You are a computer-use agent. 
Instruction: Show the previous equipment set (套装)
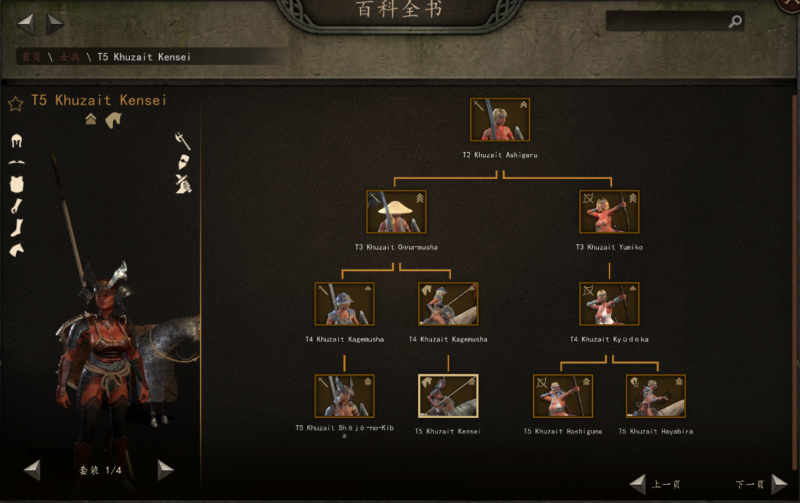pyautogui.click(x=33, y=469)
